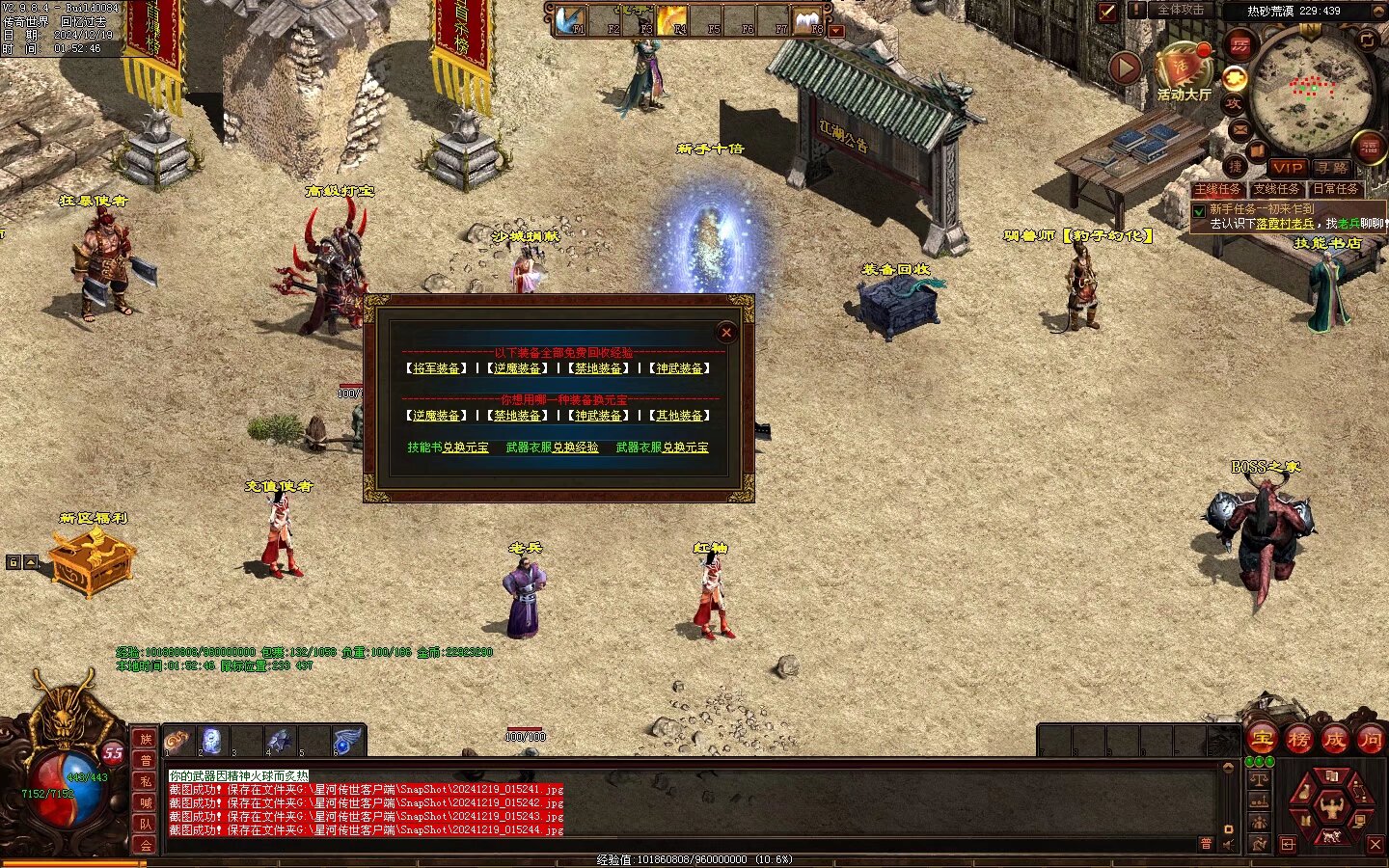
Task: Choose 将军装备 in the free recycling row
Action: [x=436, y=368]
